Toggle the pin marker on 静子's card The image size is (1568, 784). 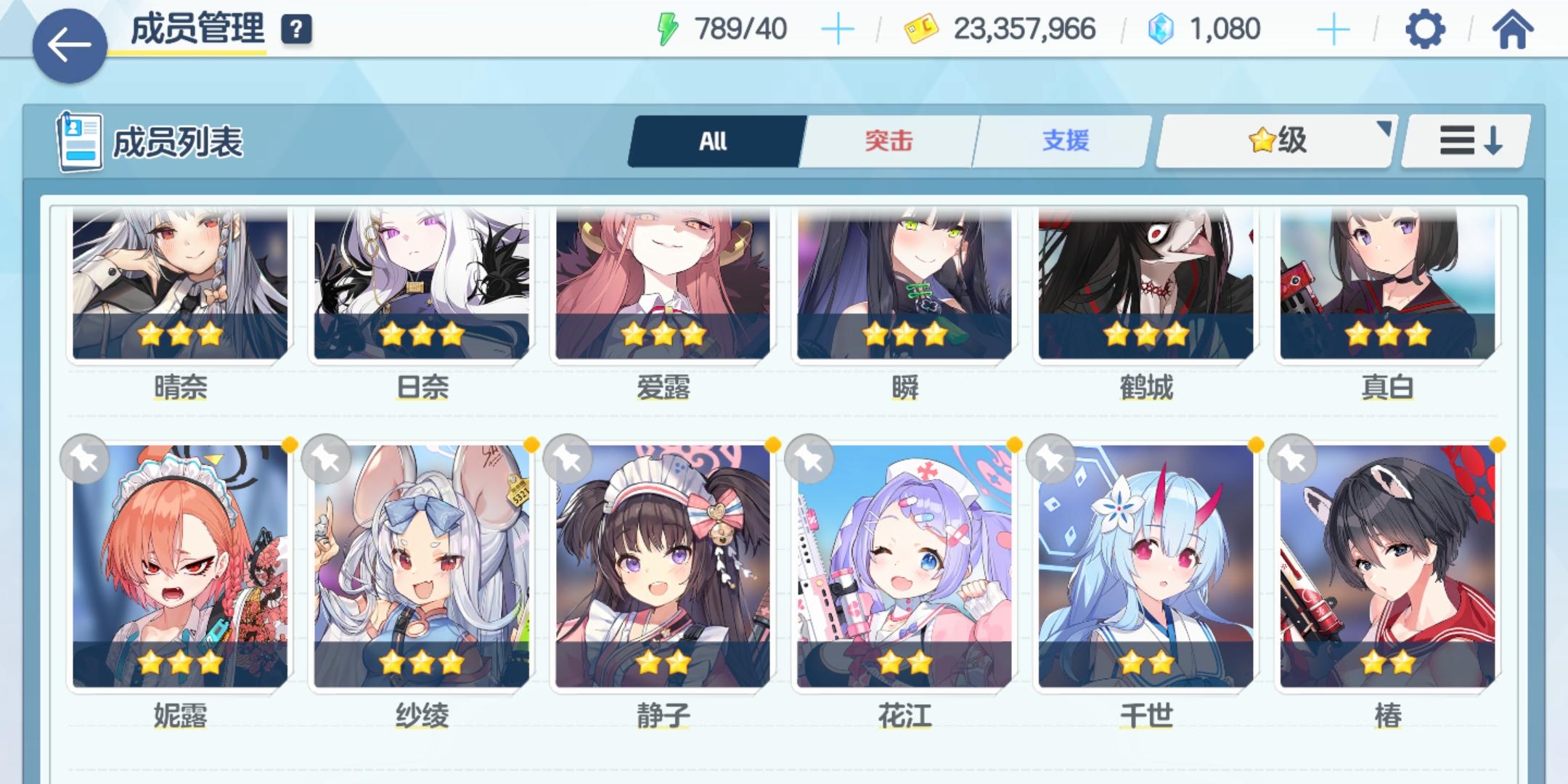pyautogui.click(x=569, y=459)
